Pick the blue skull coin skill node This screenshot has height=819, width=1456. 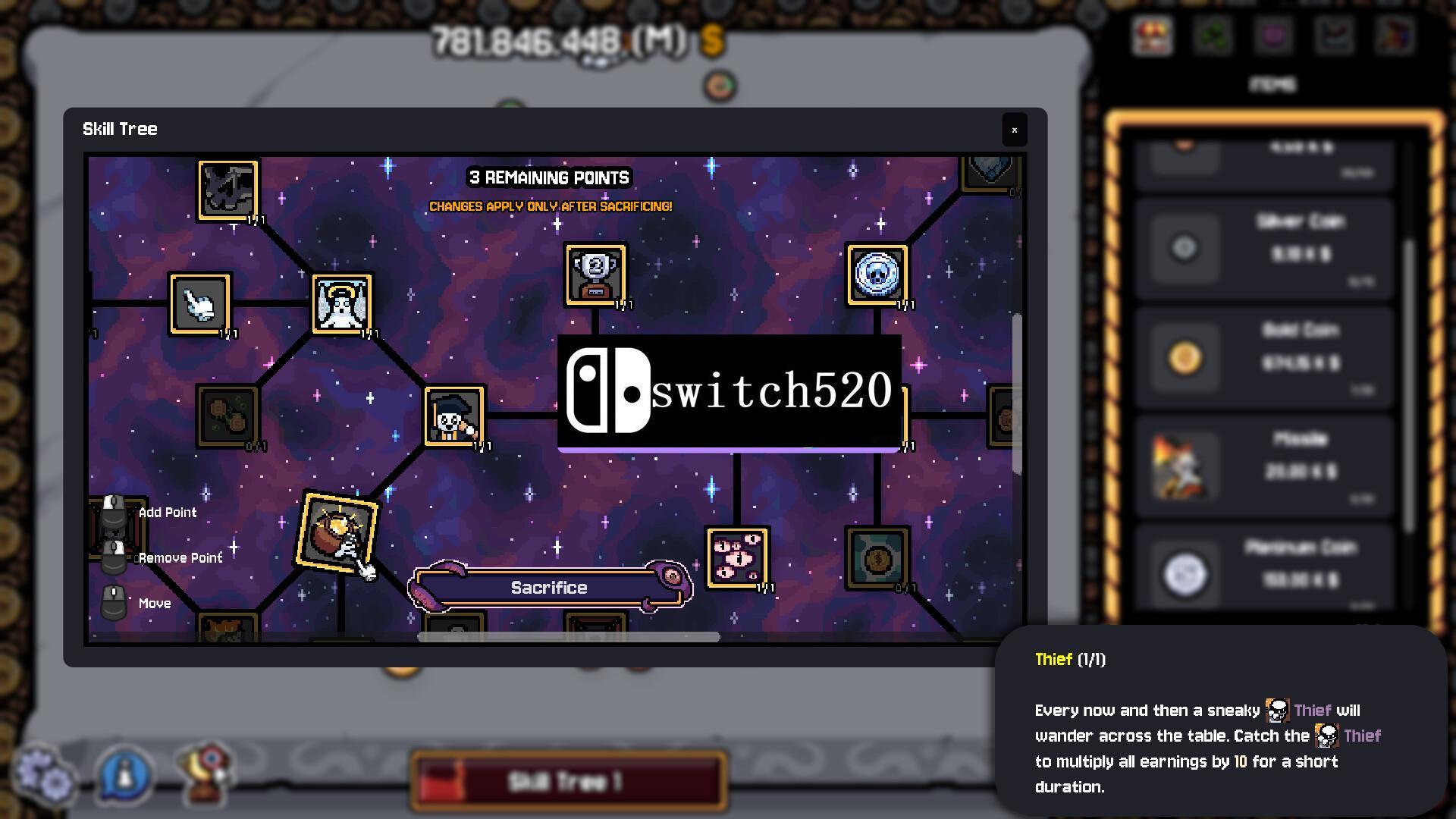point(877,275)
